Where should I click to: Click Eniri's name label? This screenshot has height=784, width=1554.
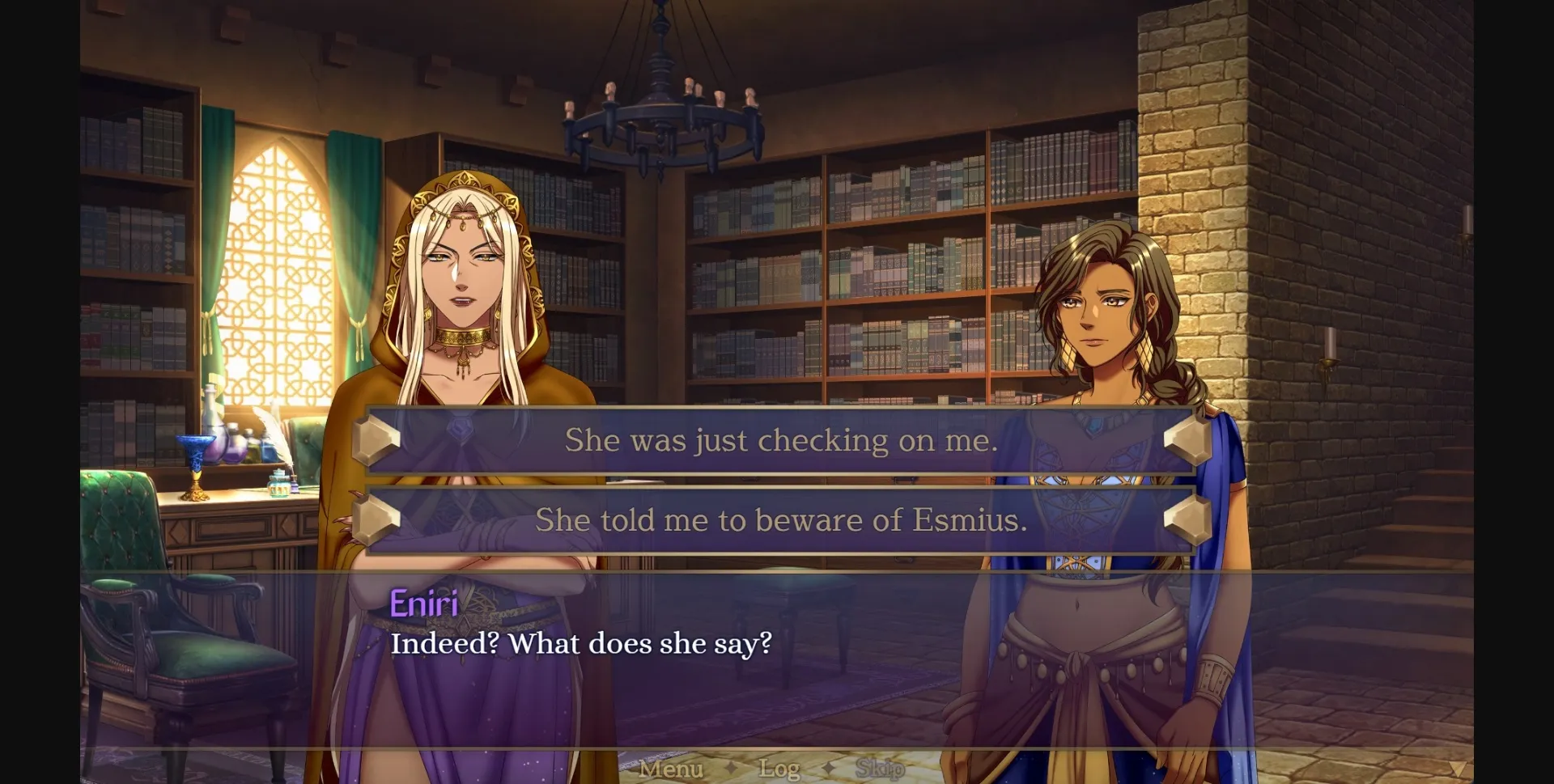pos(423,604)
